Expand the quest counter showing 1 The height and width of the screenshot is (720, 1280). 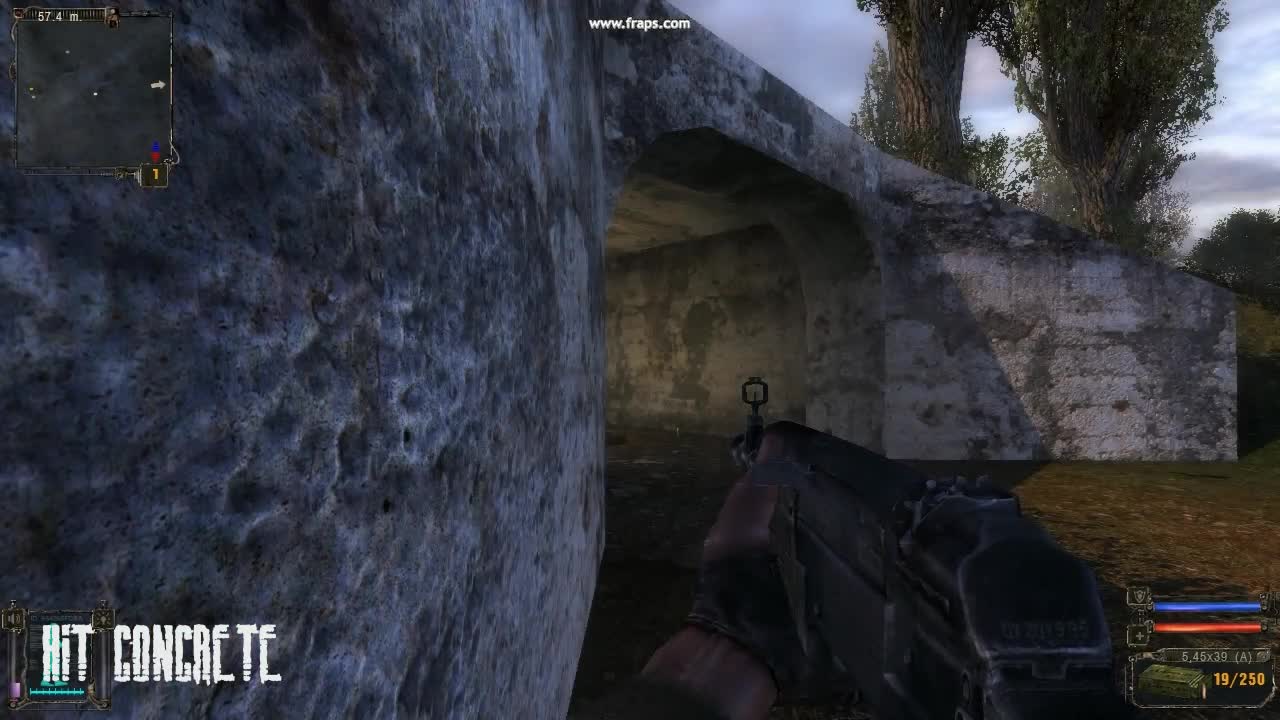155,175
